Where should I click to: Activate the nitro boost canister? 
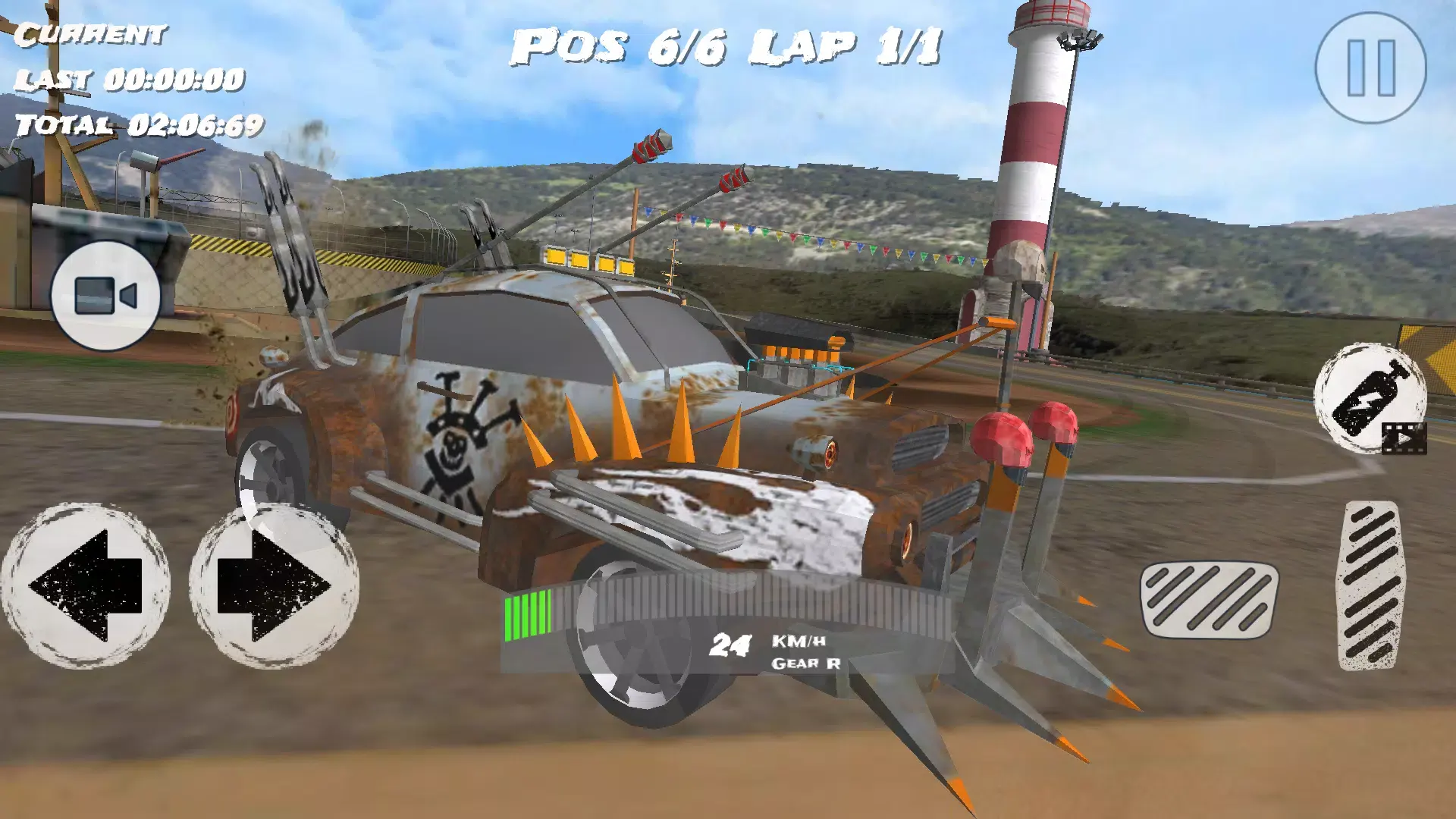[1369, 397]
